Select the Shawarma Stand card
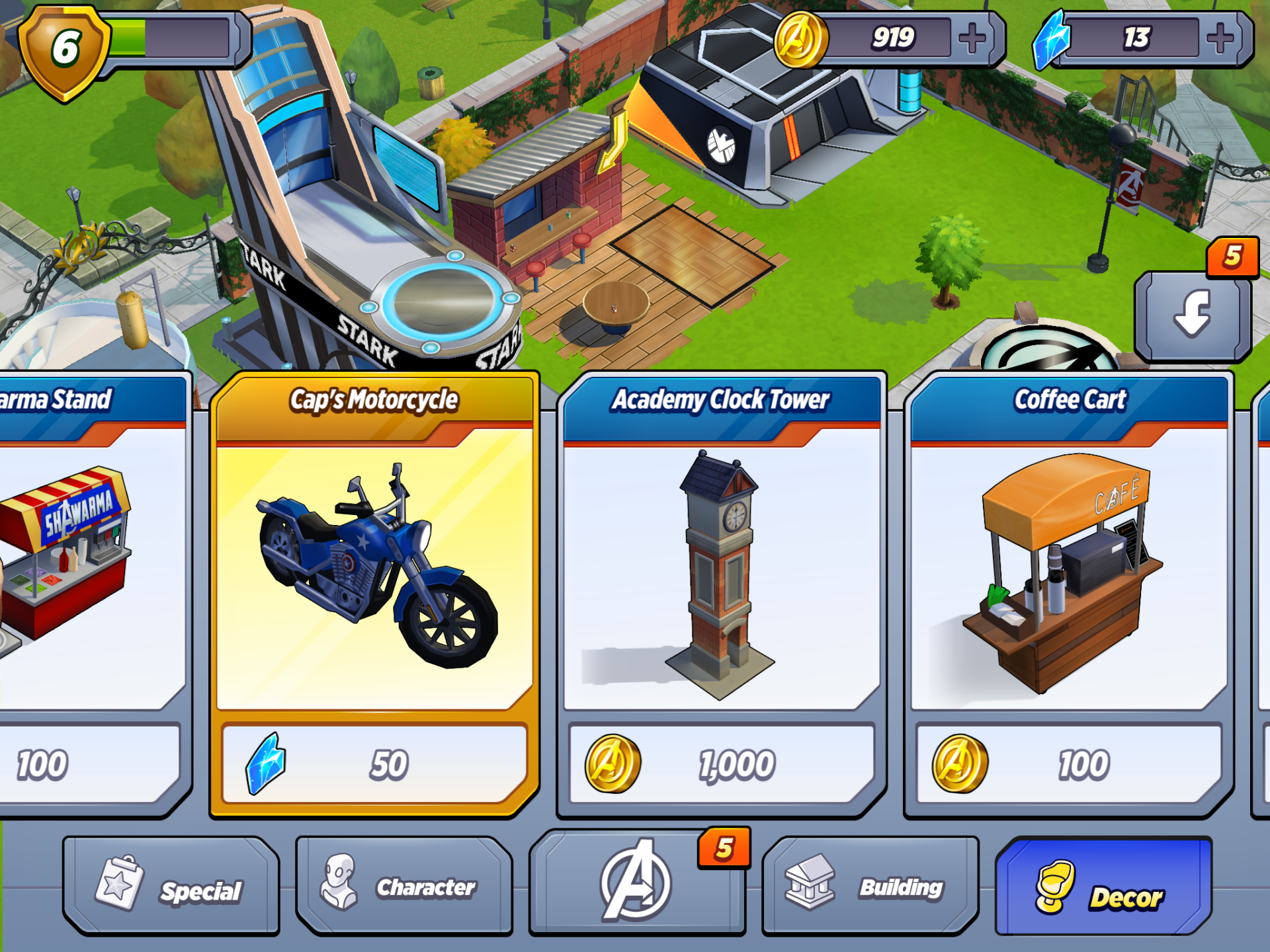The width and height of the screenshot is (1270, 952). [x=86, y=569]
